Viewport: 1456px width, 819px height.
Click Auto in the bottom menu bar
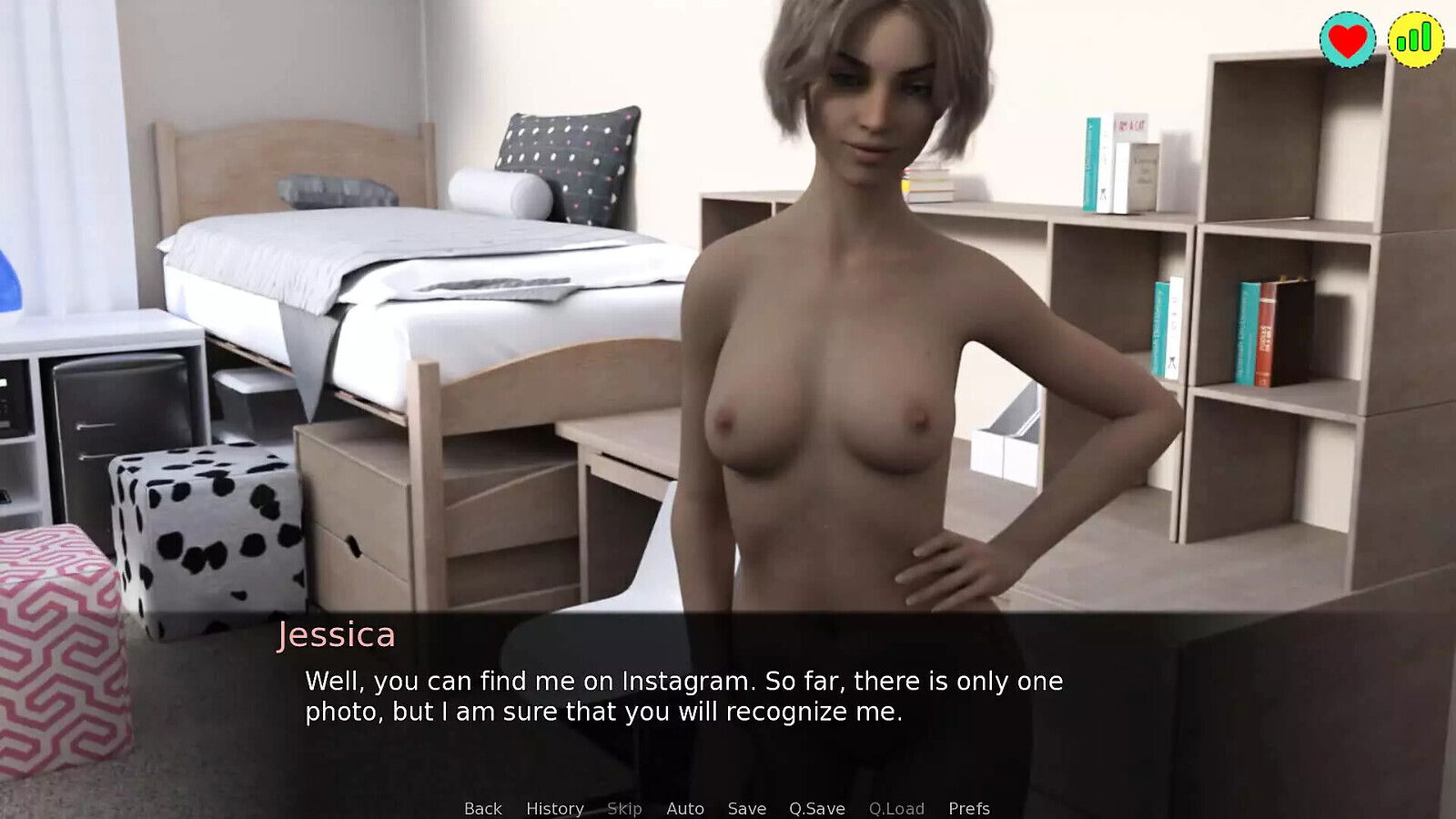[x=686, y=808]
